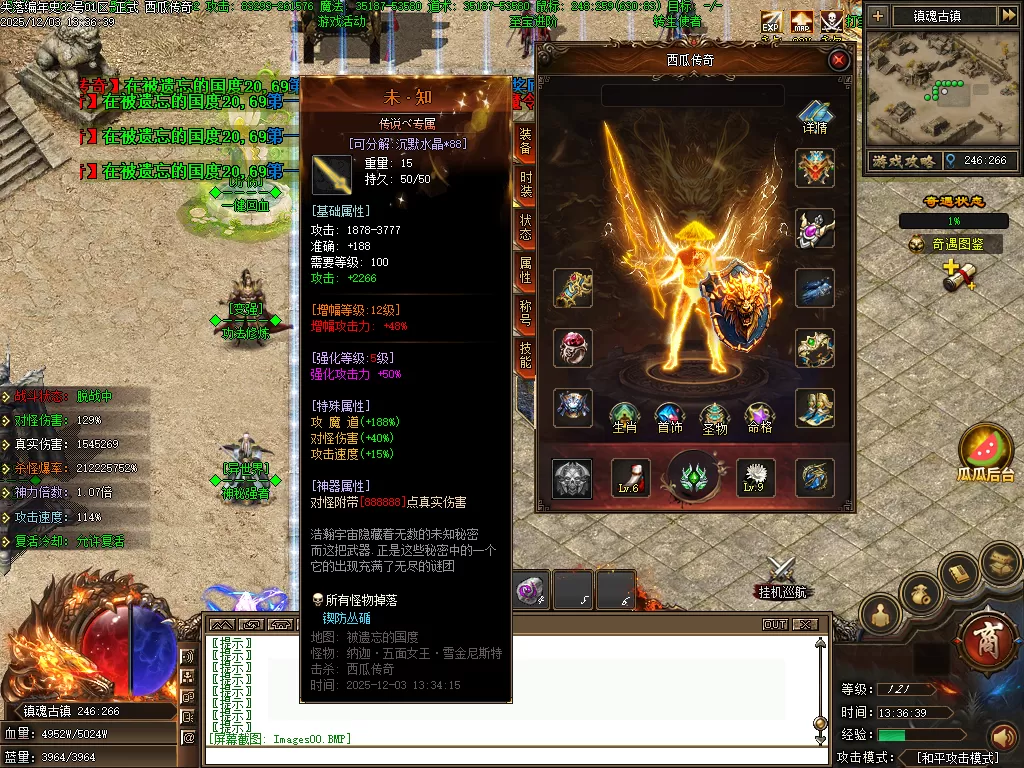Open the 奇遇图鉴 encounter codex
The image size is (1024, 768).
[954, 244]
